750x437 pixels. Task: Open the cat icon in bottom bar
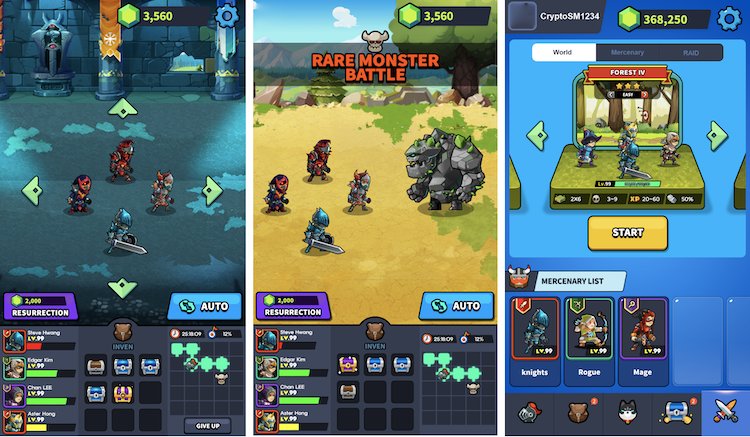coord(626,412)
